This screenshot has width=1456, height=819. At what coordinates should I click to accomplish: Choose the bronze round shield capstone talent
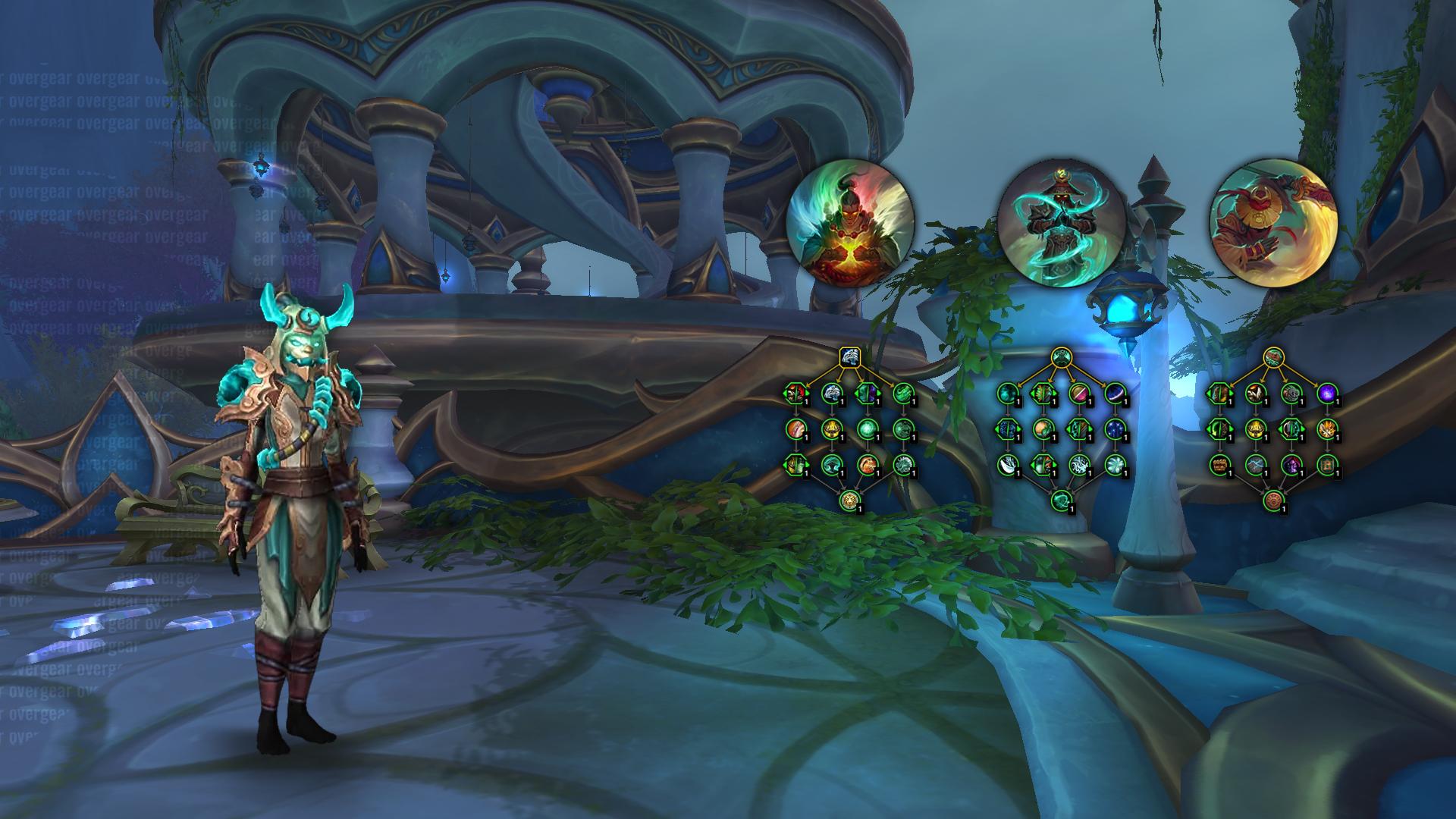pos(1273,500)
